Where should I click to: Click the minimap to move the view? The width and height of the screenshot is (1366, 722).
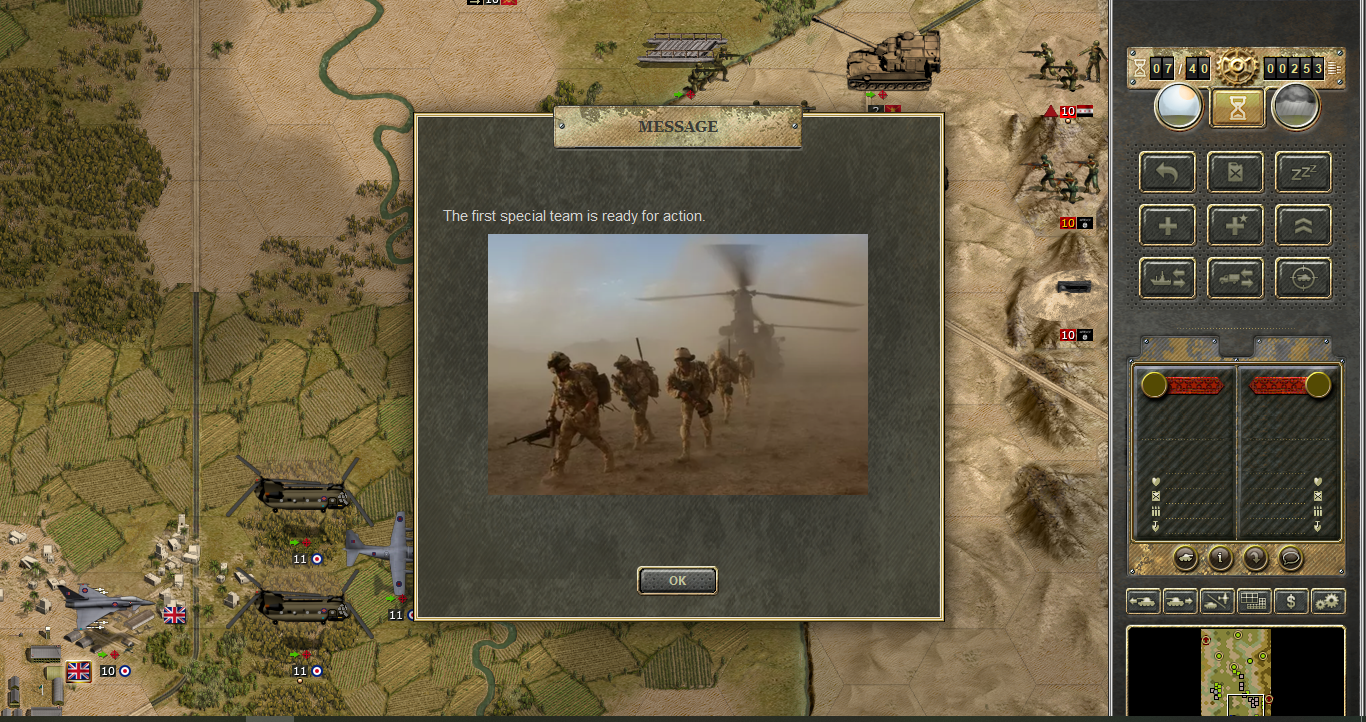click(x=1236, y=670)
